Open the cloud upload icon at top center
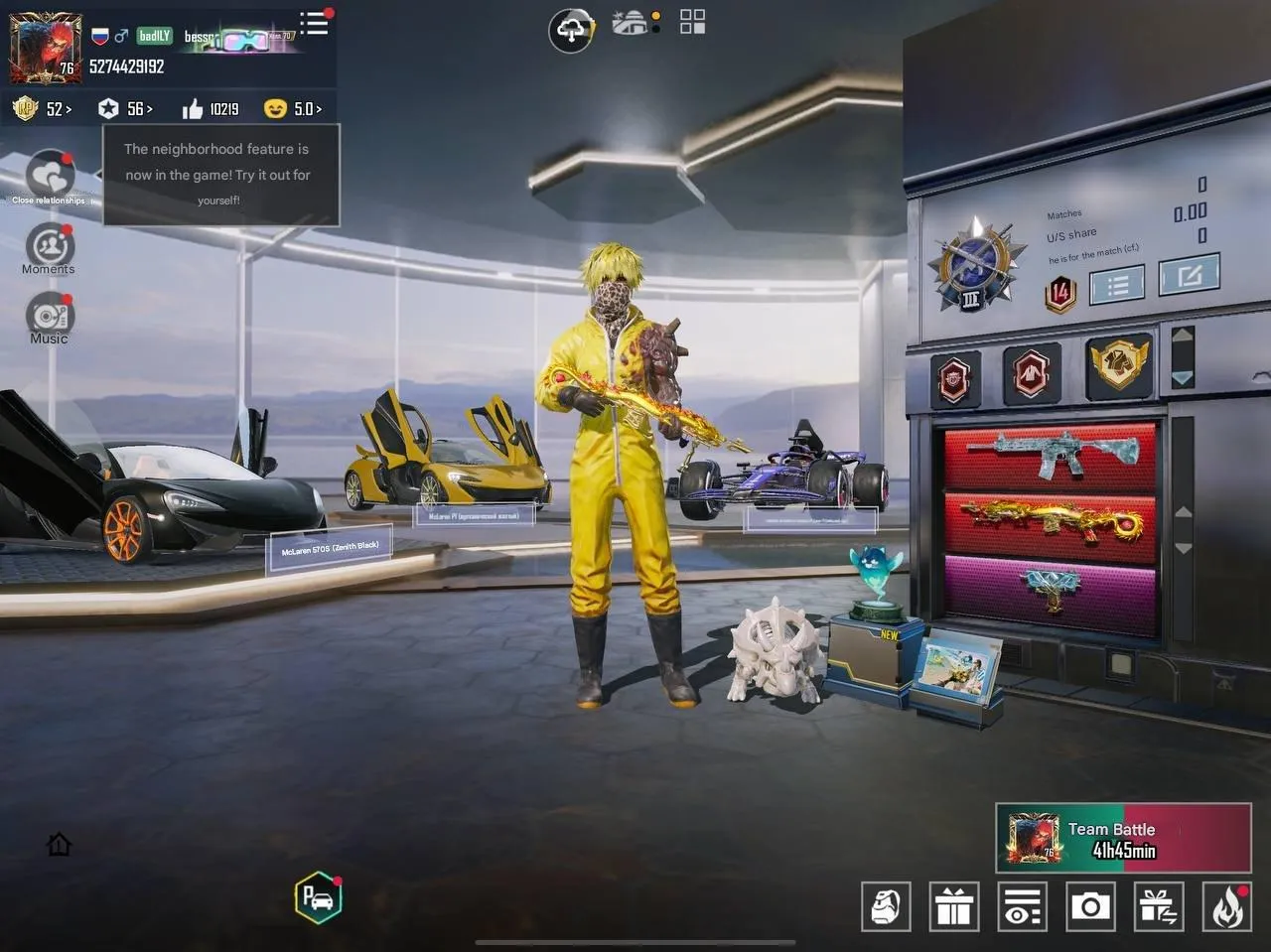This screenshot has width=1271, height=952. pyautogui.click(x=571, y=30)
